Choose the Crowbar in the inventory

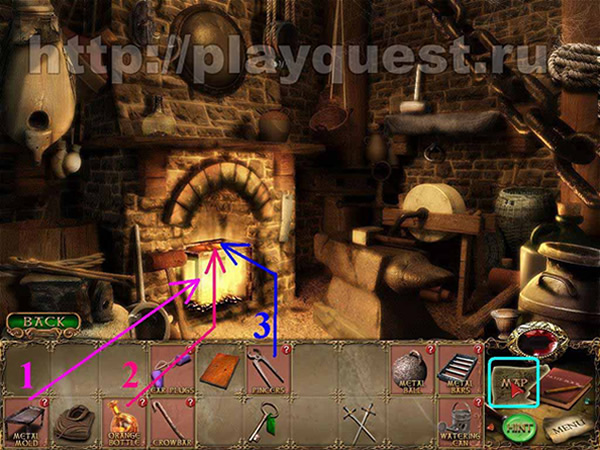(x=171, y=421)
